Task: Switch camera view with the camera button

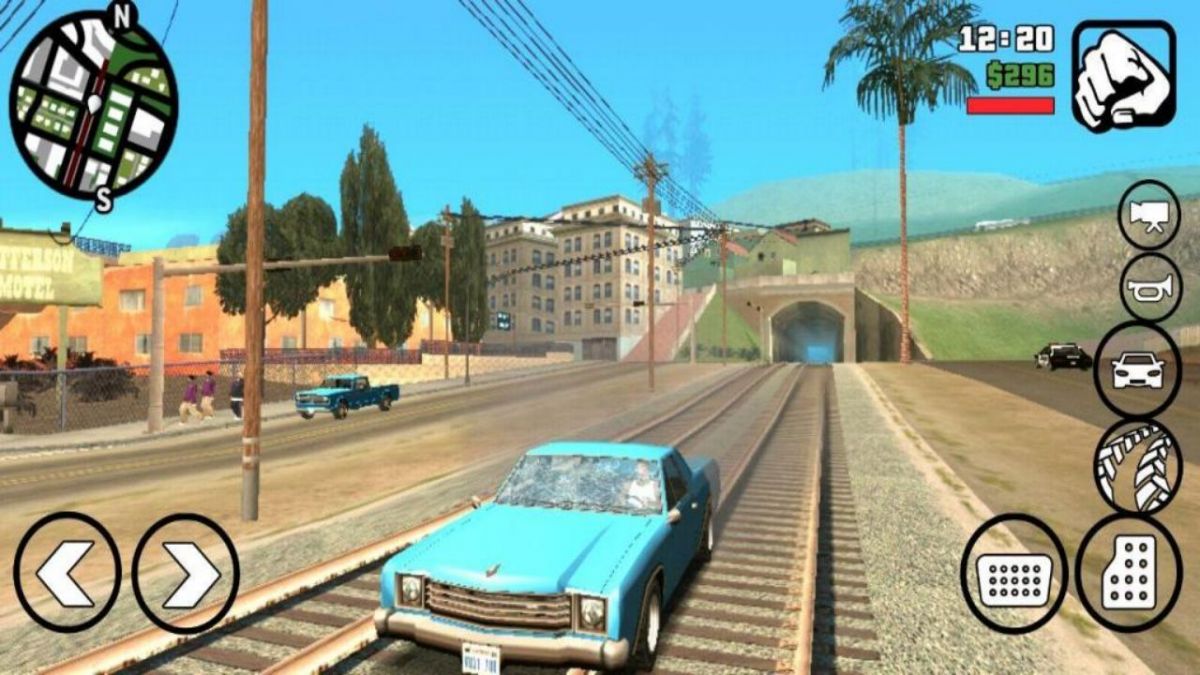Action: coord(1149,214)
